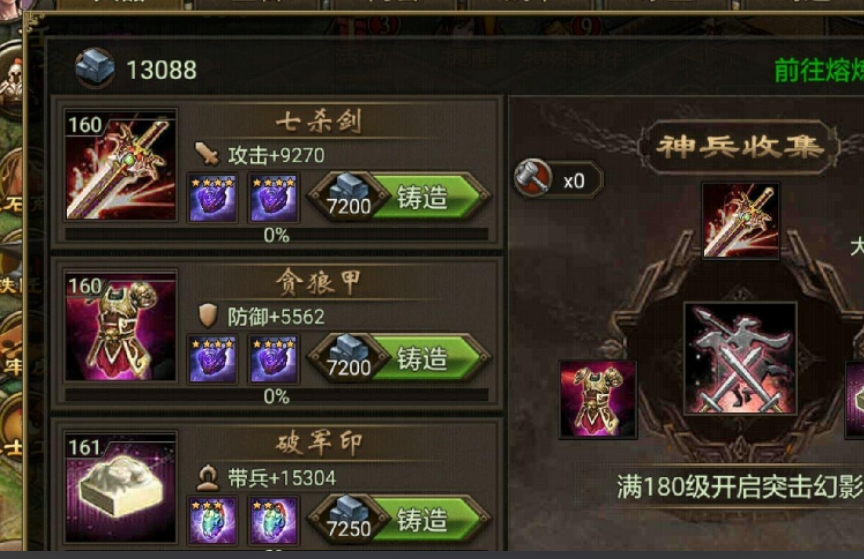Click the hammer icon showing x0
The image size is (864, 559).
pos(533,179)
